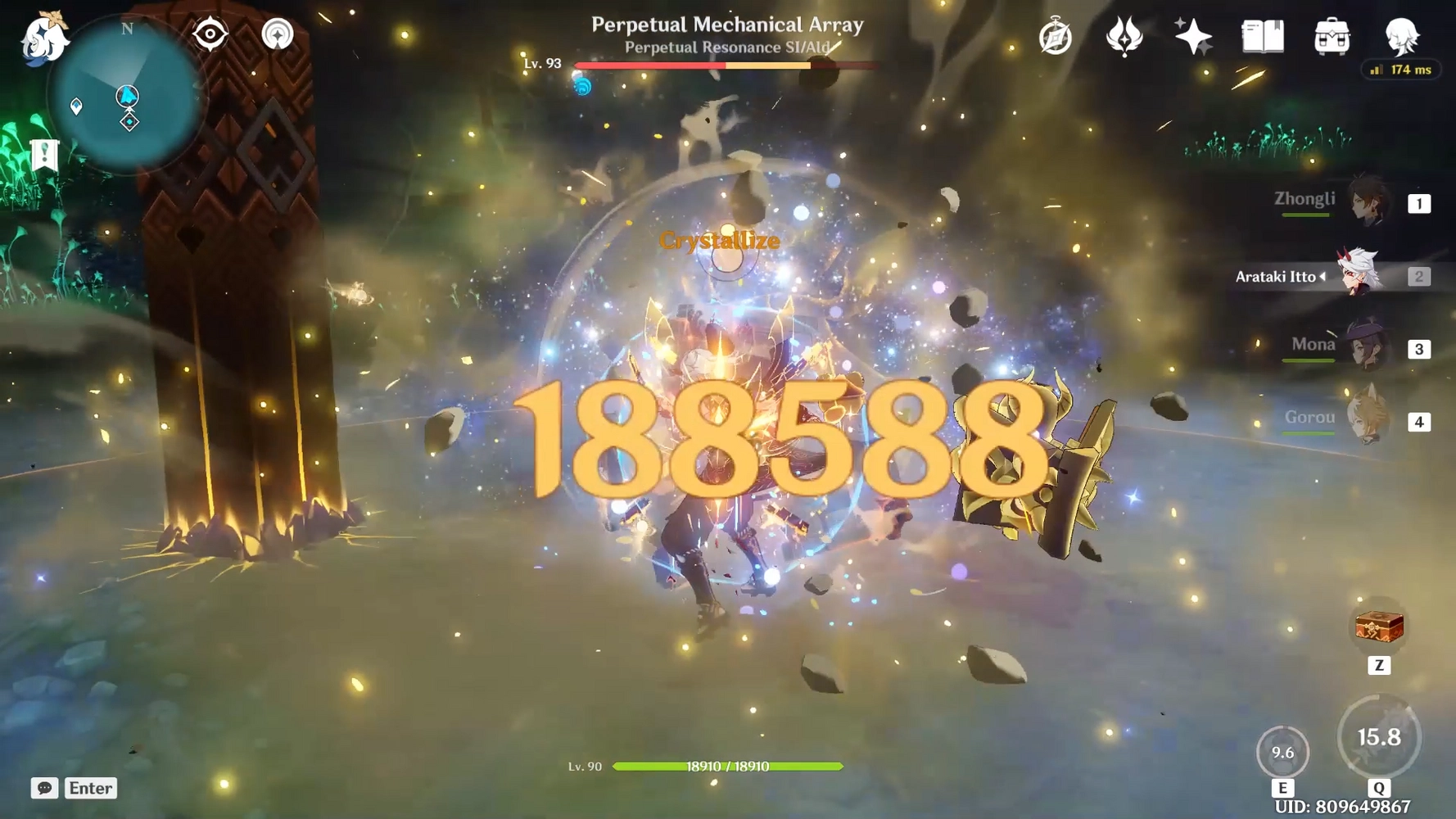Viewport: 1456px width, 819px height.
Task: Click the player marker arrow on the minimap
Action: pyautogui.click(x=127, y=97)
